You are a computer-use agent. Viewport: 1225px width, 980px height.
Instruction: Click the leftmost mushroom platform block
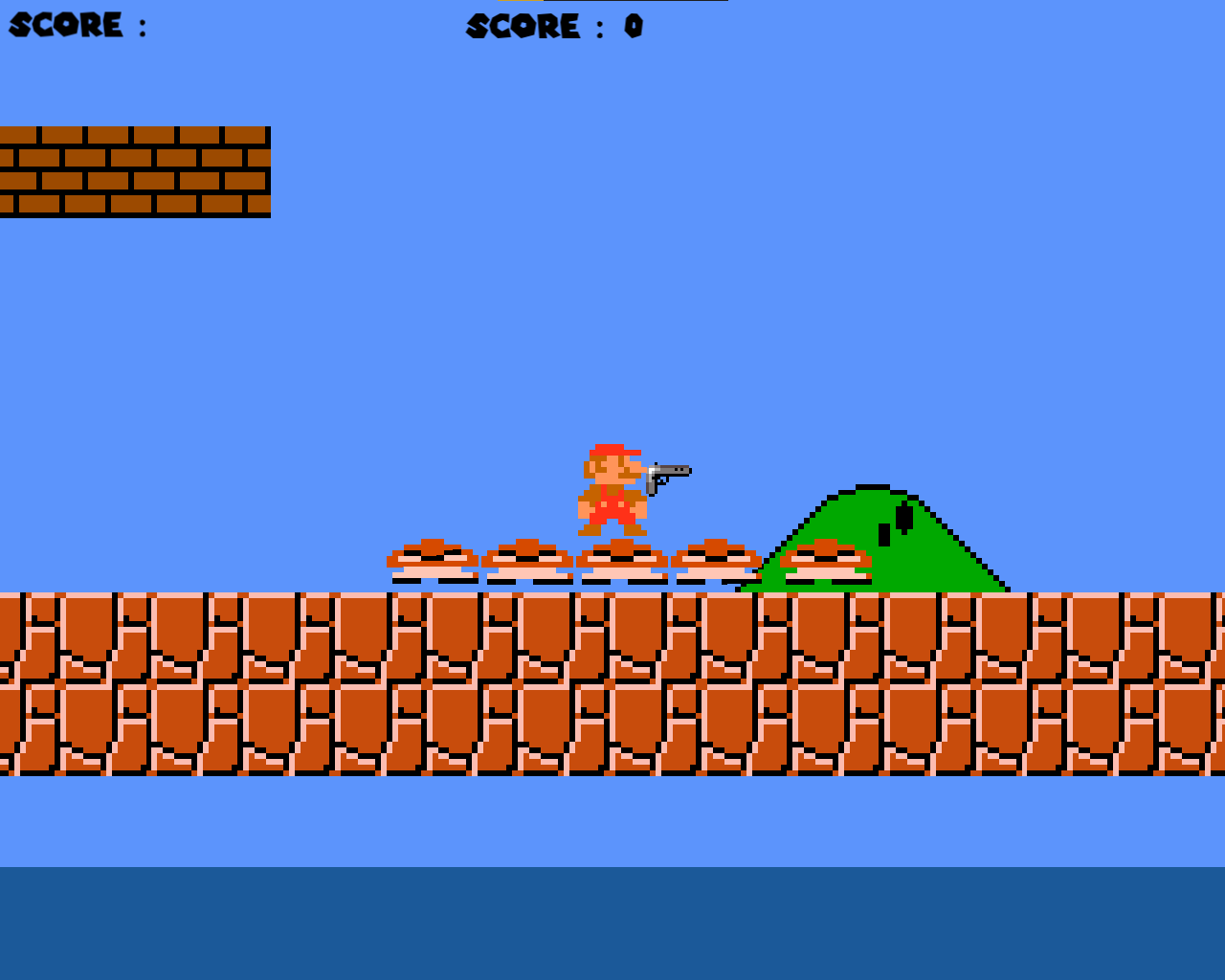pyautogui.click(x=431, y=560)
